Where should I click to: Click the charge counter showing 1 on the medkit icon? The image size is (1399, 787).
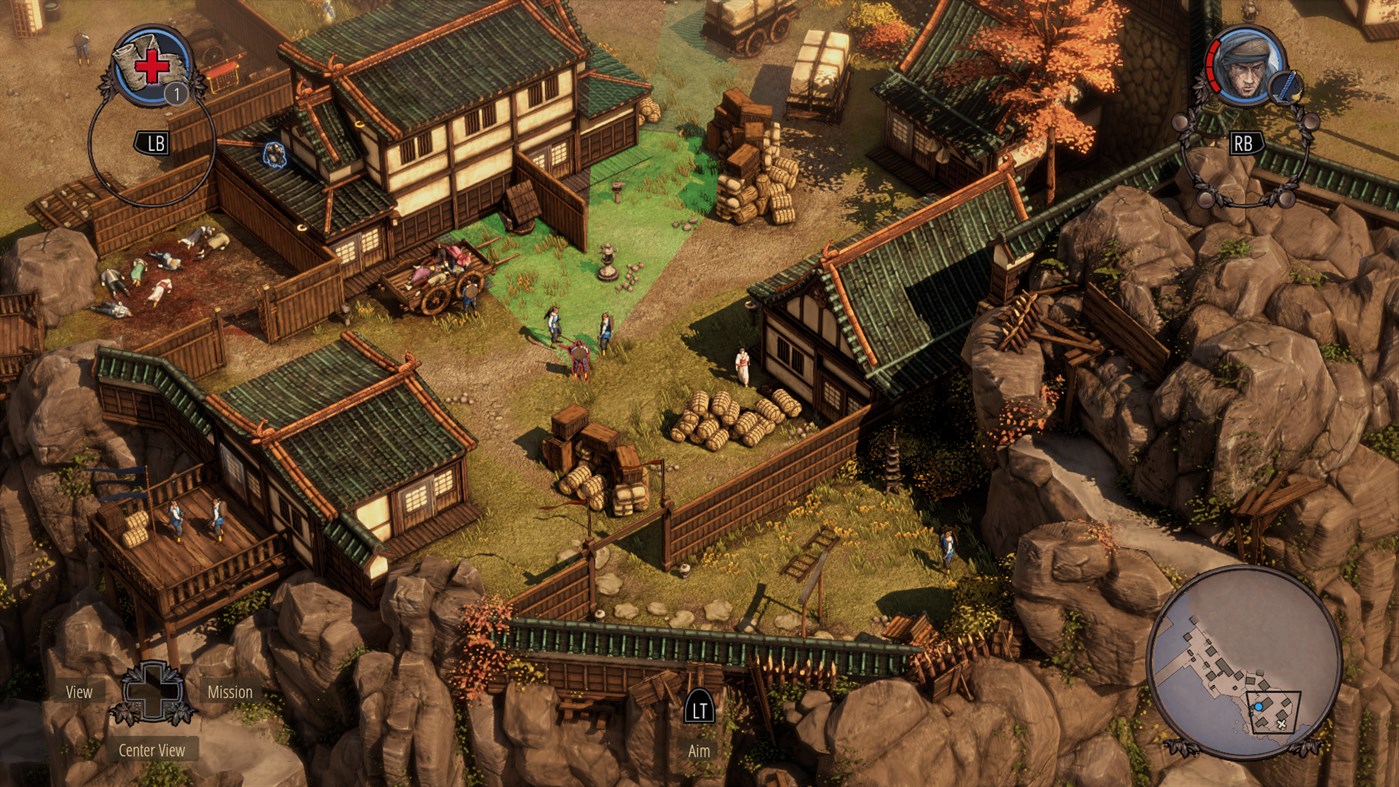click(177, 93)
